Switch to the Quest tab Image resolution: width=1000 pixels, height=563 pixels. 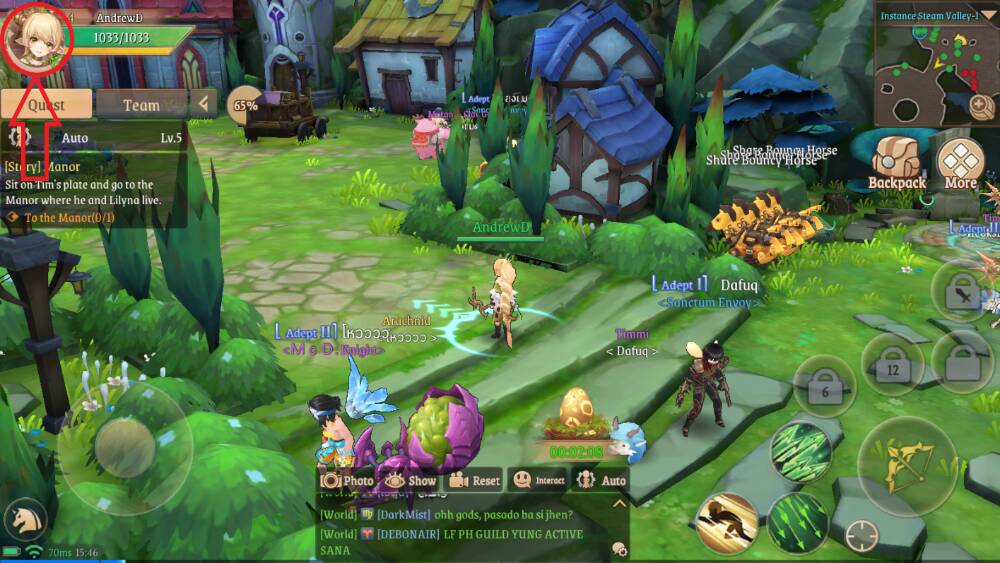(x=46, y=104)
